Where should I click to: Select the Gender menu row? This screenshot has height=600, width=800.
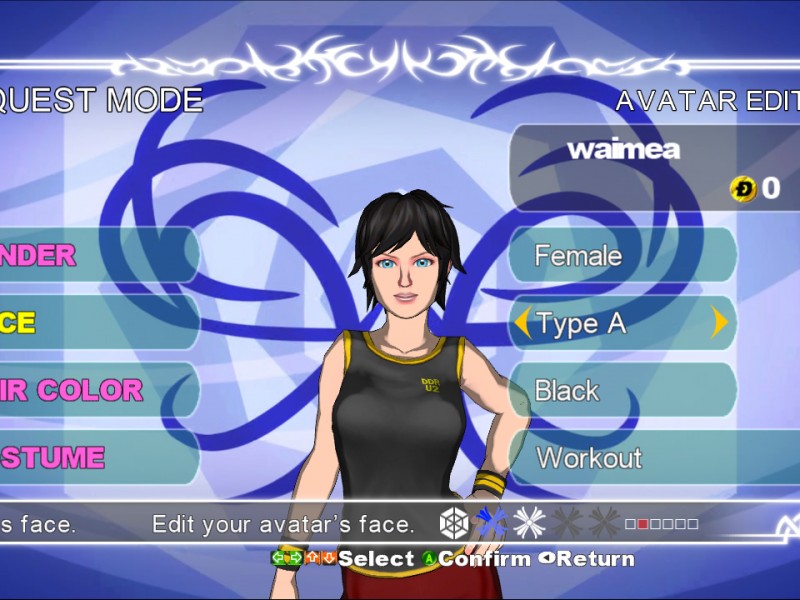(95, 255)
